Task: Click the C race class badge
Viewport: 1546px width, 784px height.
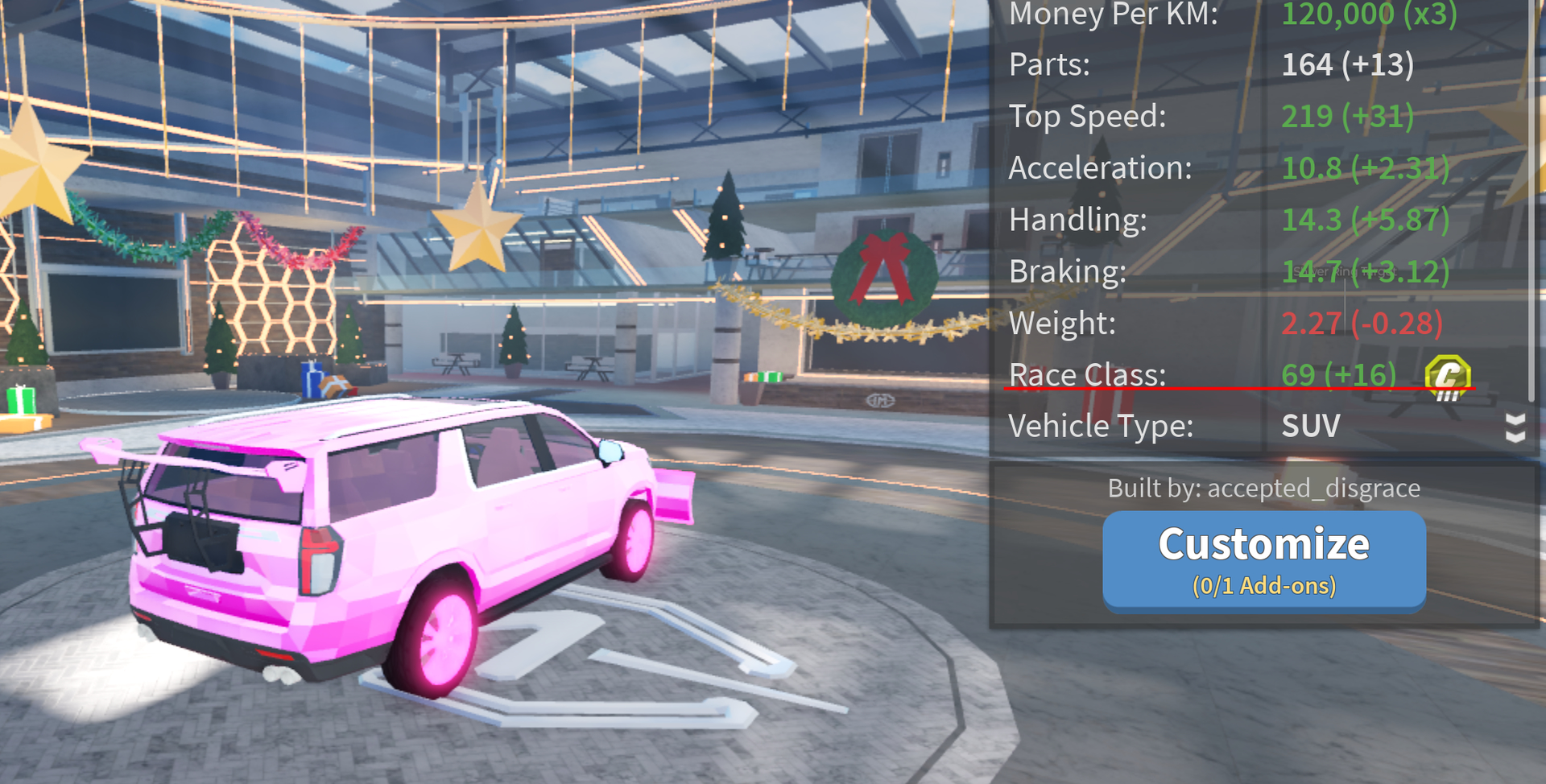Action: (x=1447, y=377)
